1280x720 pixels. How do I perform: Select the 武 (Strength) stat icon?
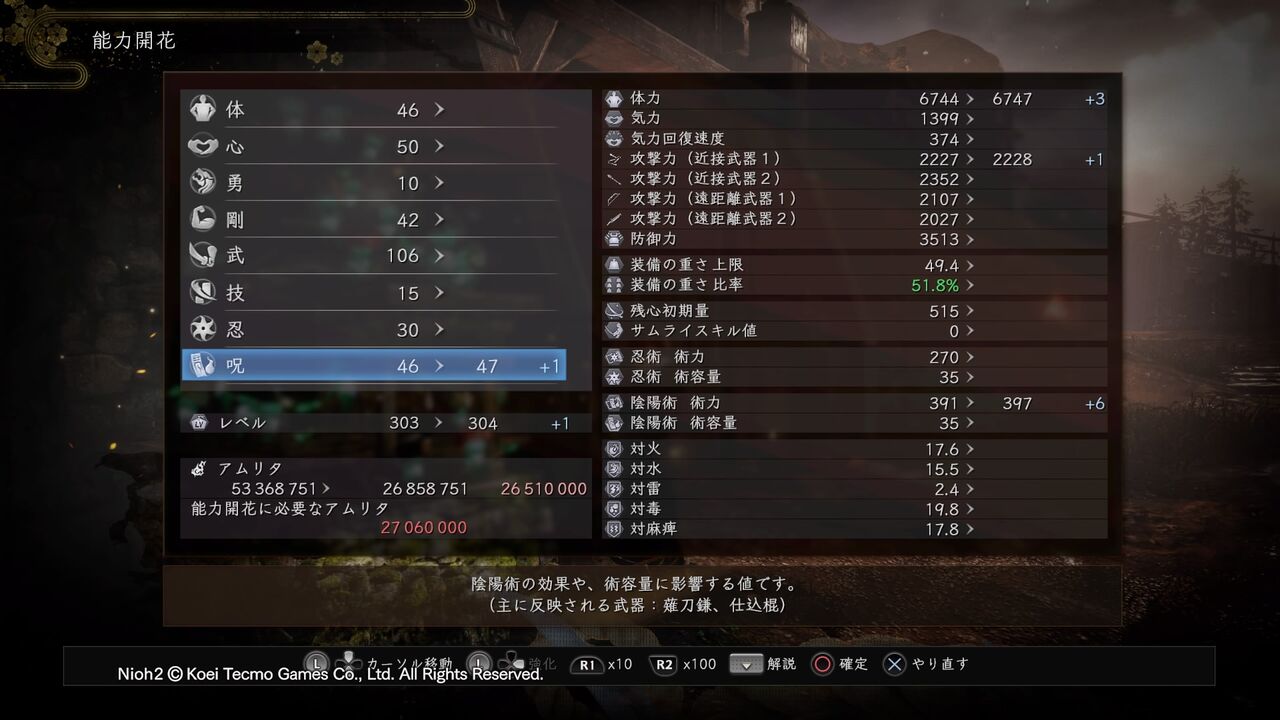[203, 255]
